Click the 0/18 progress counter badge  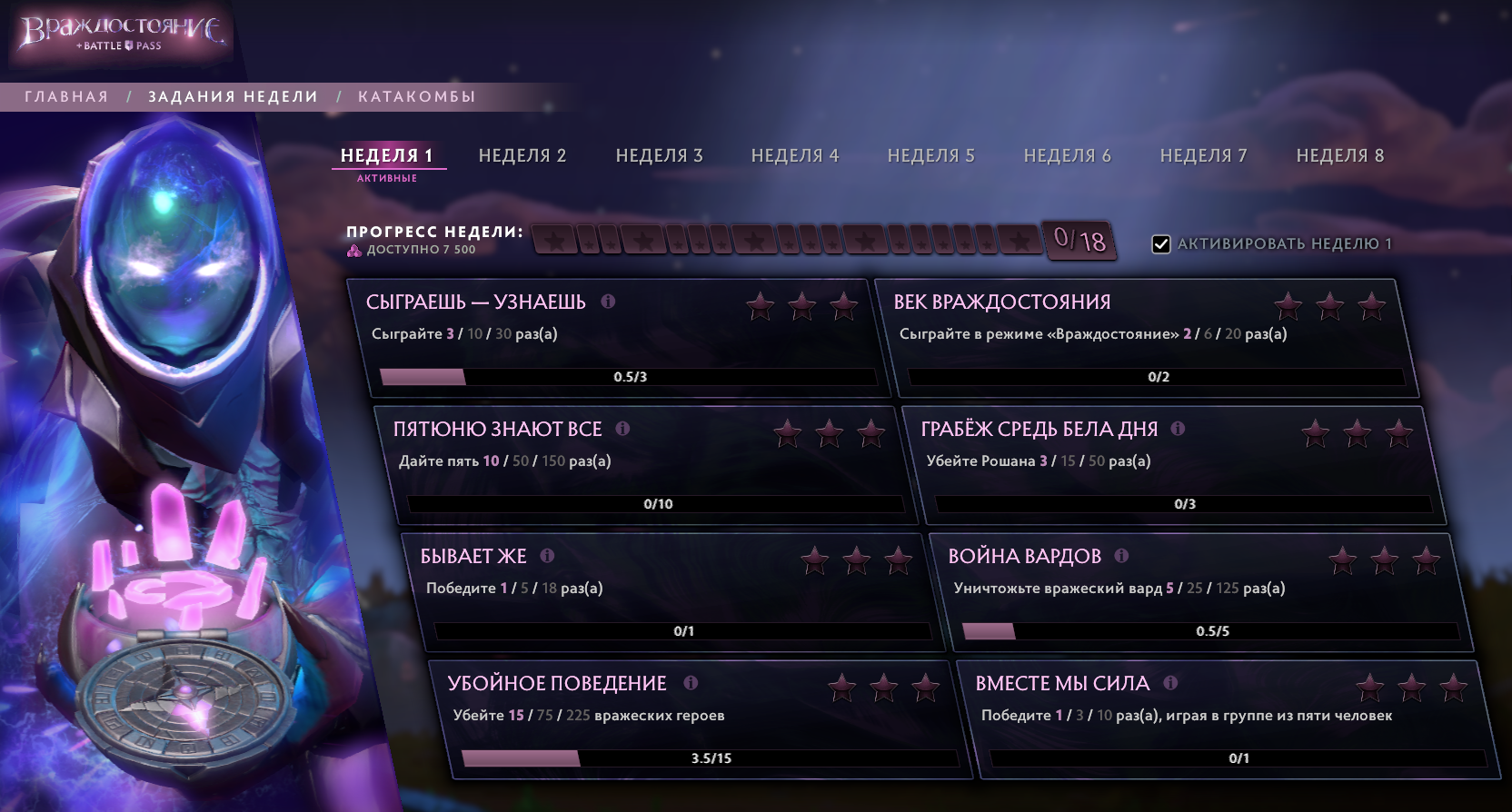tap(1078, 241)
